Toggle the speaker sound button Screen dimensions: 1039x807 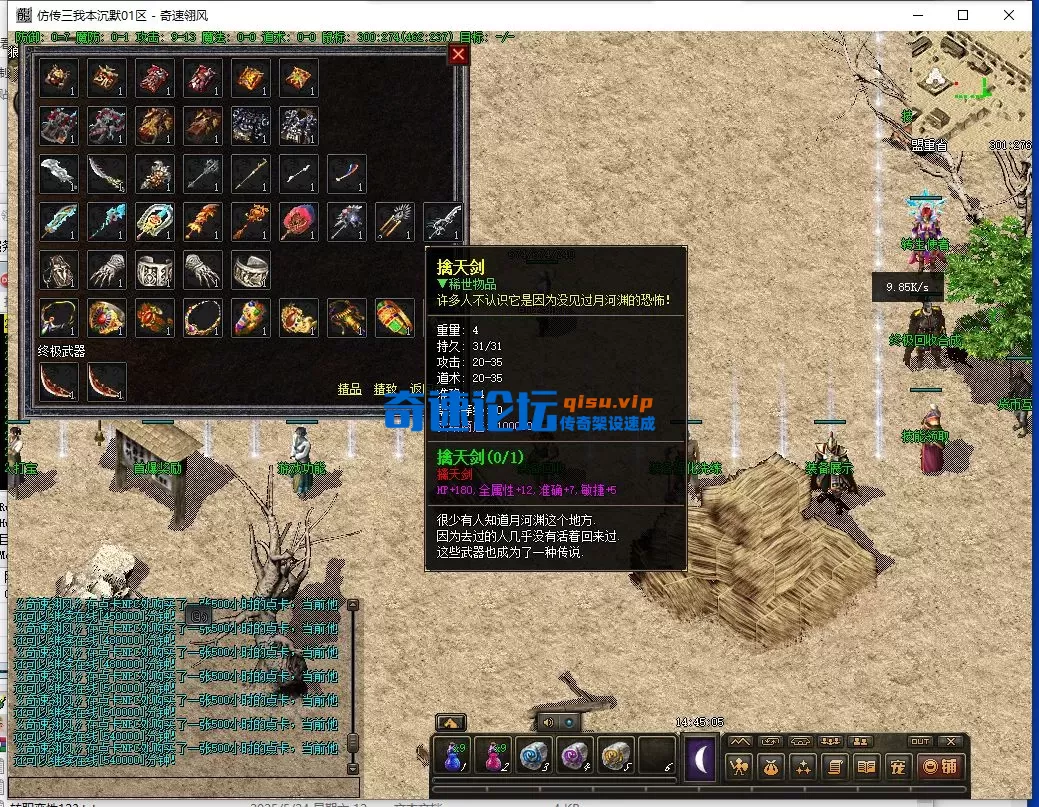547,721
